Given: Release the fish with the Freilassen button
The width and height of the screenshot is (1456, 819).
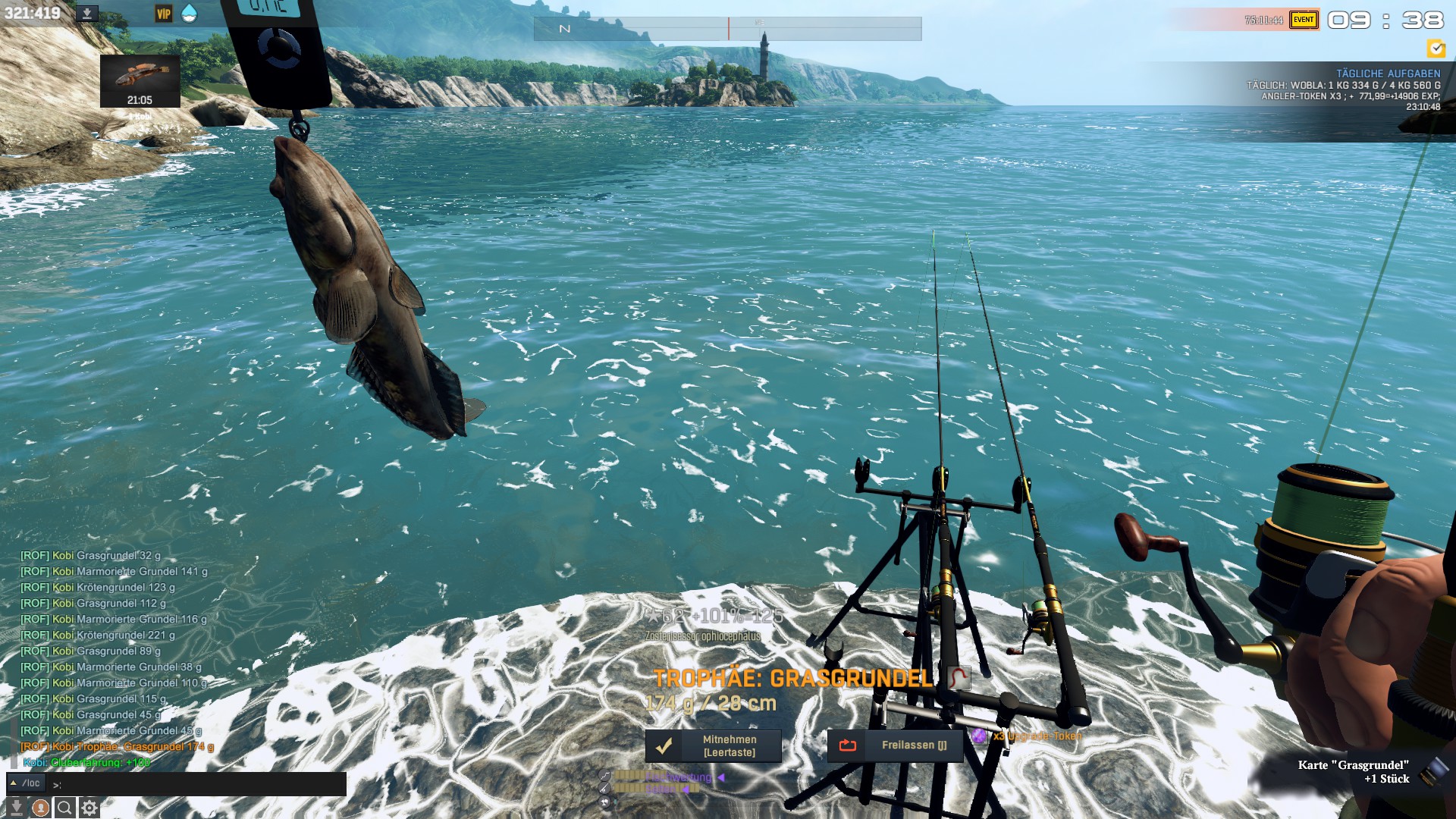Looking at the screenshot, I should tap(895, 745).
